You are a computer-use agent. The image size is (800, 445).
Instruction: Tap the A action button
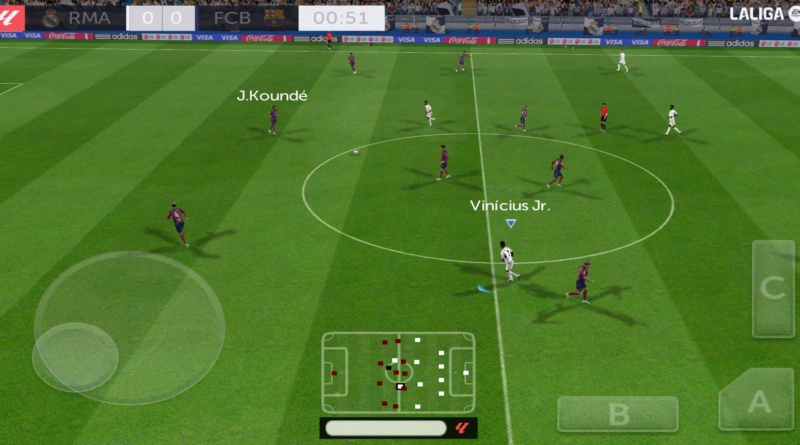point(758,402)
